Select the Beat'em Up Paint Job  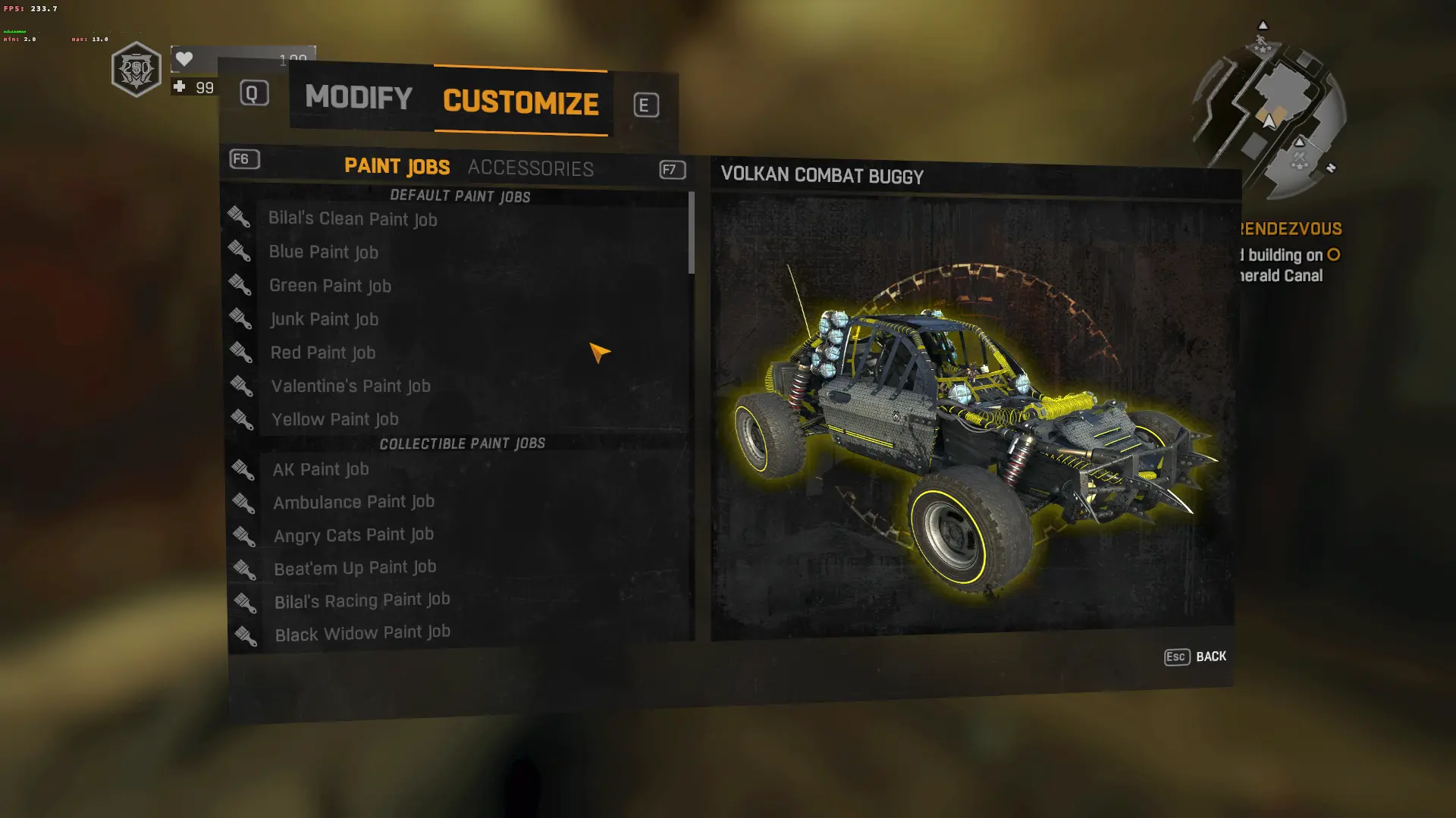click(x=355, y=568)
